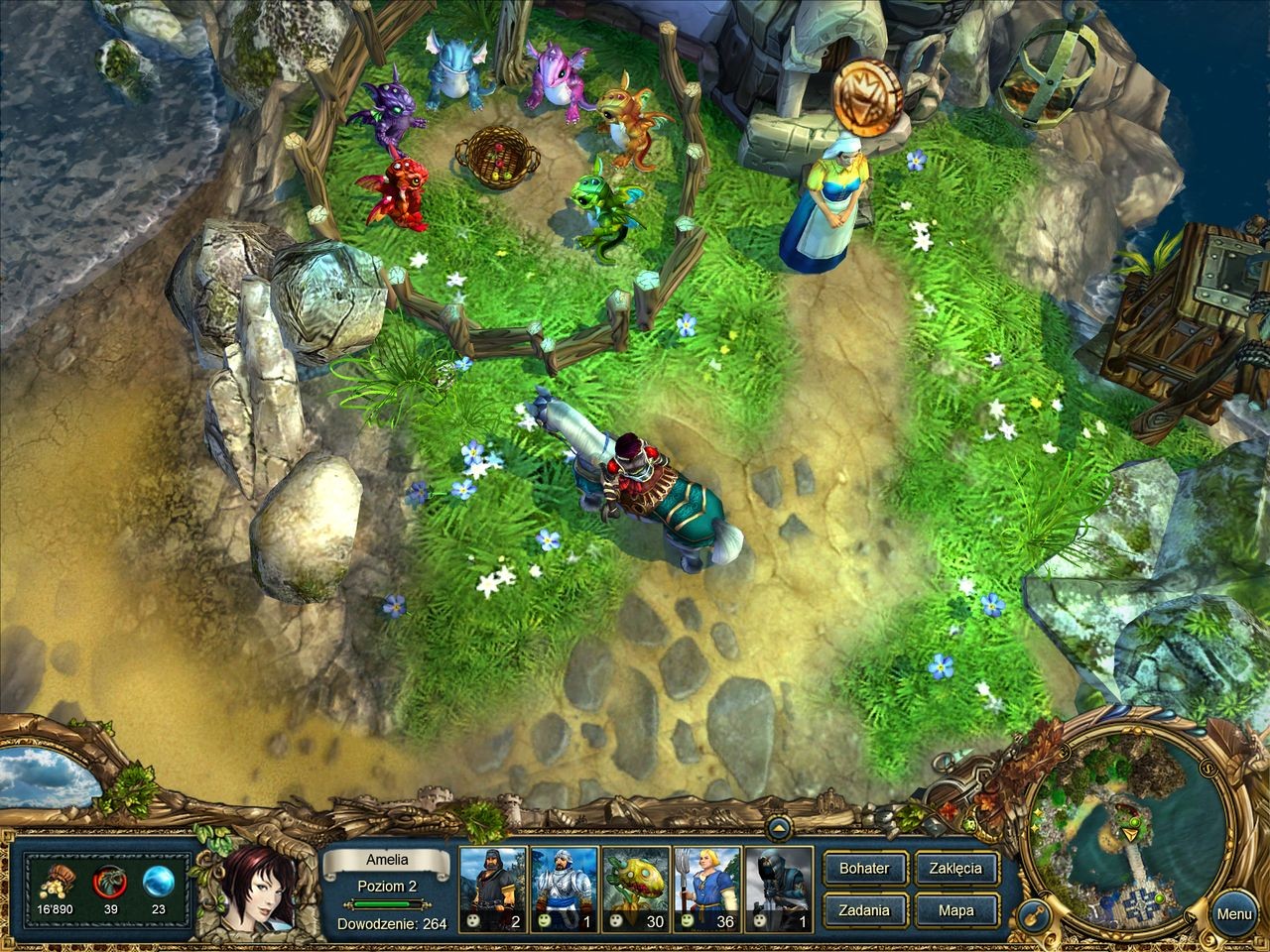Click the shovel dig button
The width and height of the screenshot is (1270, 952).
(1038, 910)
